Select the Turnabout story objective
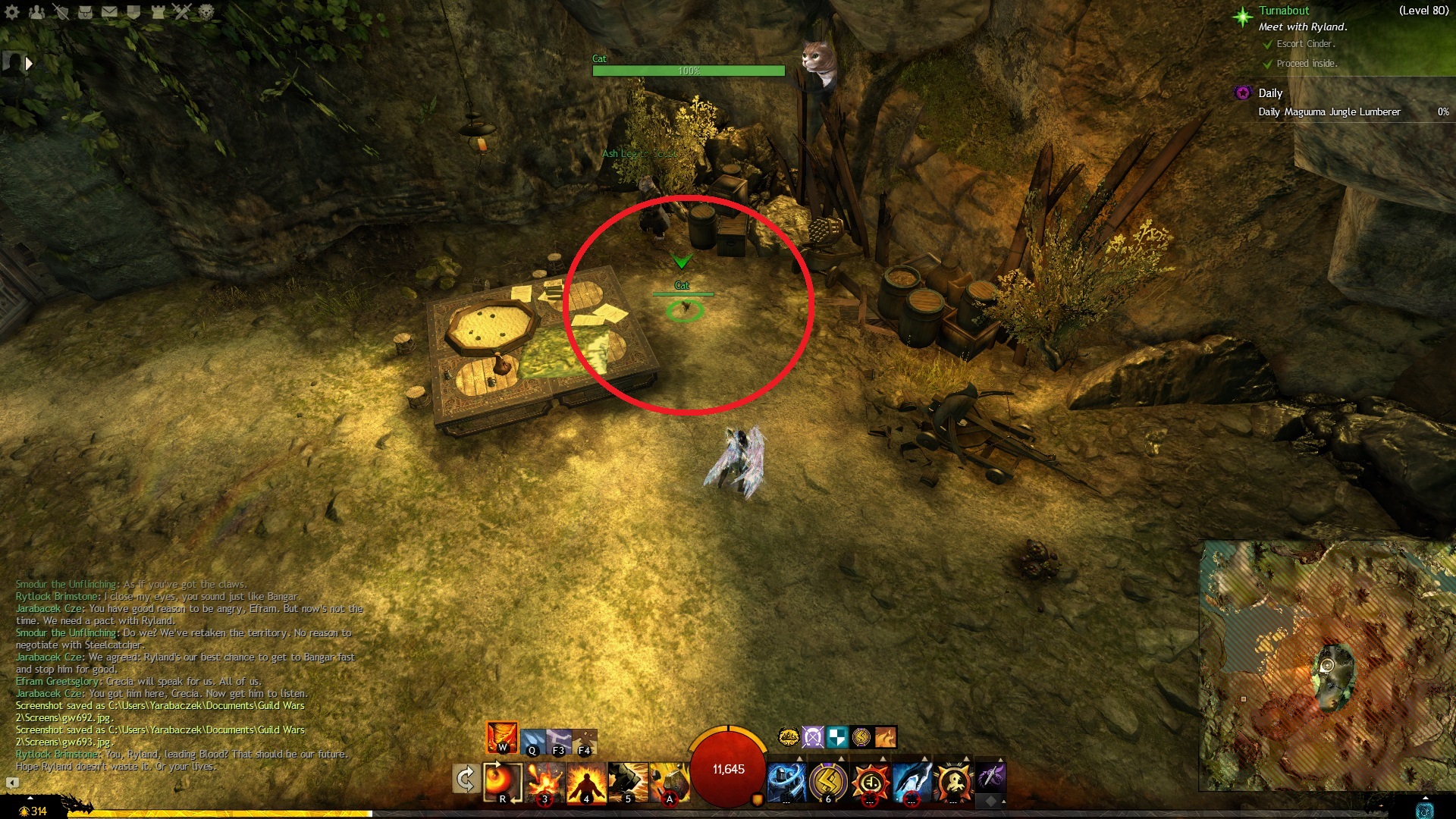 (1284, 11)
